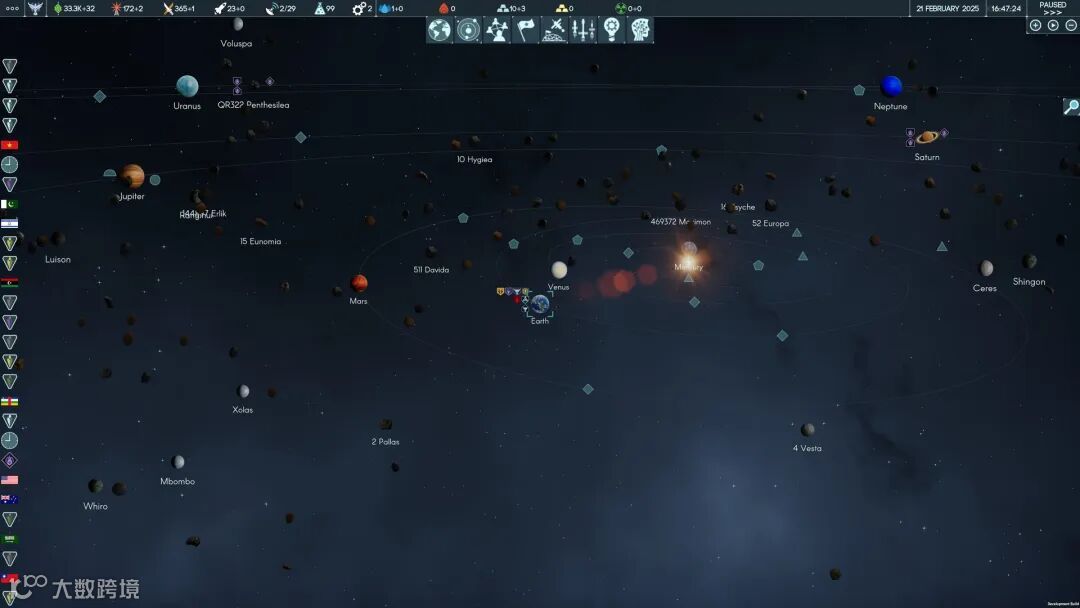Select the Pakistan flag notification

click(x=10, y=204)
